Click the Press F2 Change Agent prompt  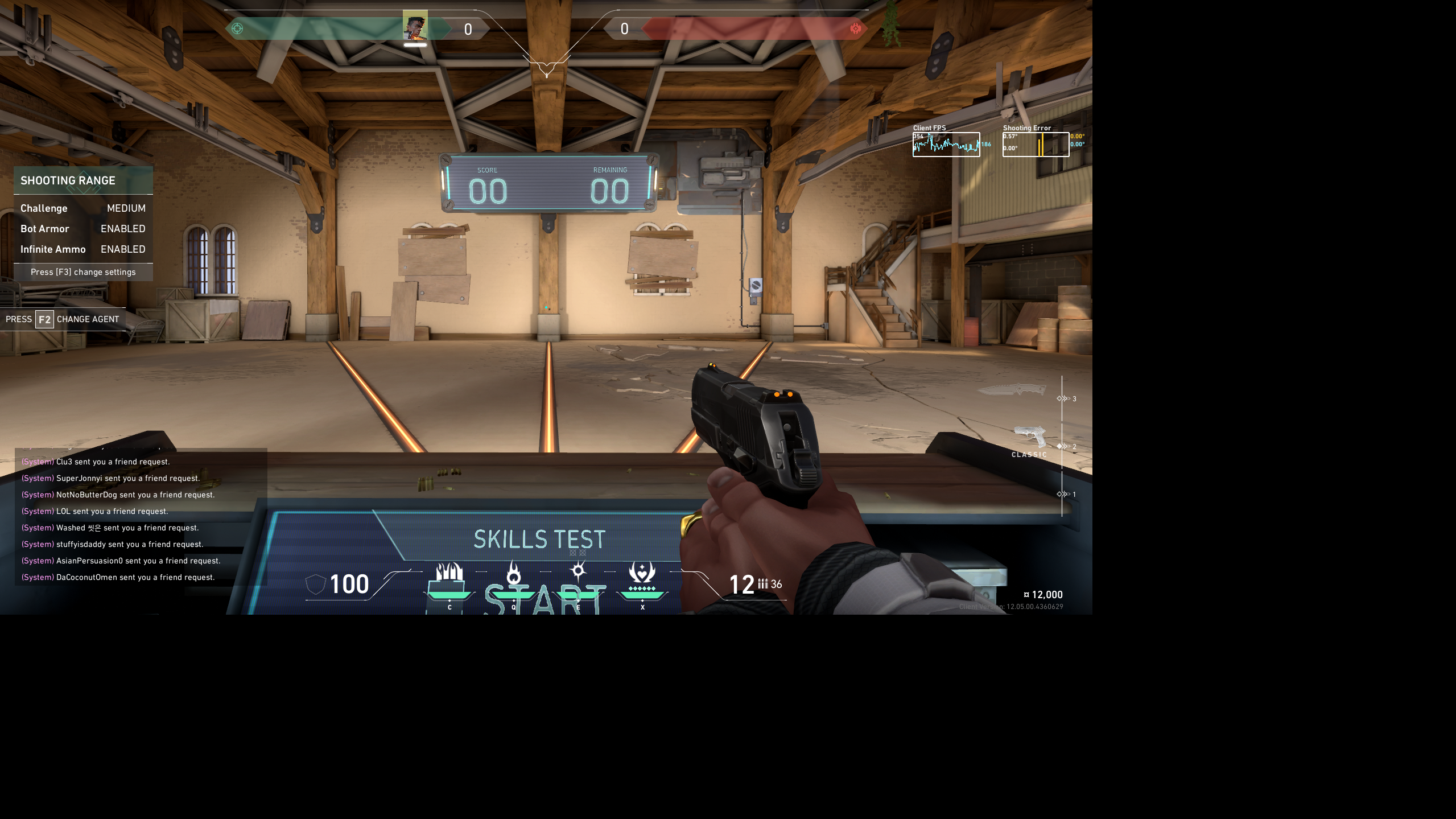63,319
